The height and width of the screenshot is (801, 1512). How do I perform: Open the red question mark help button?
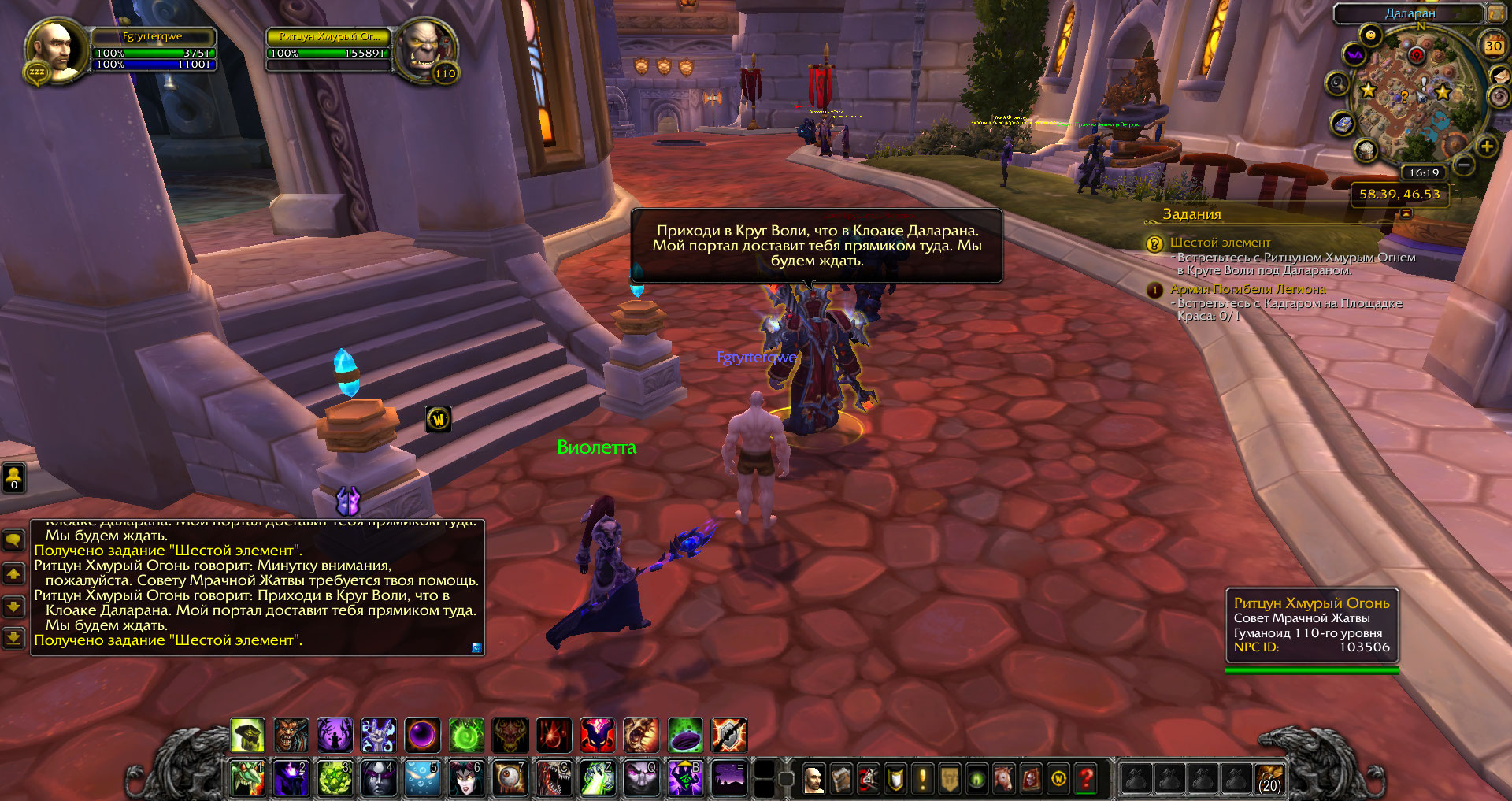point(1086,779)
